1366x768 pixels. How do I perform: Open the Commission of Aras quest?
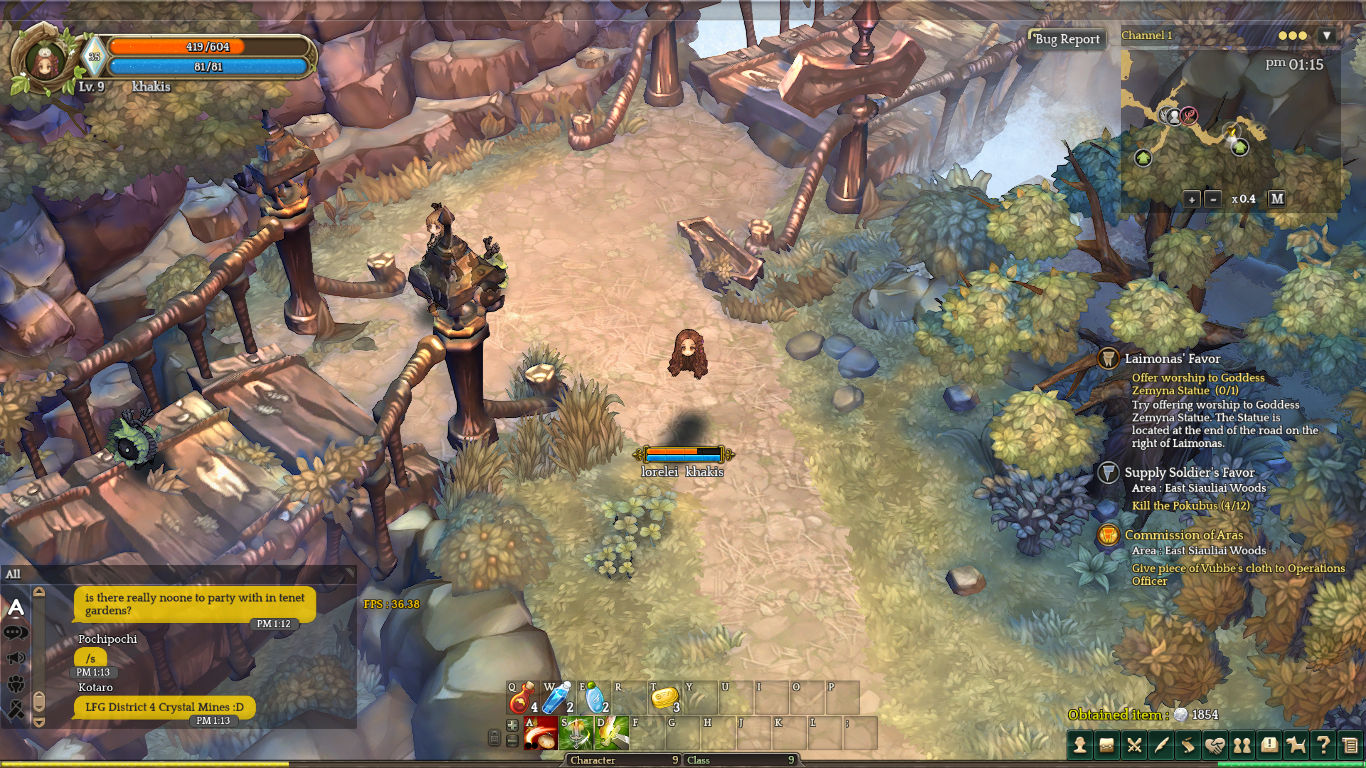point(1184,535)
